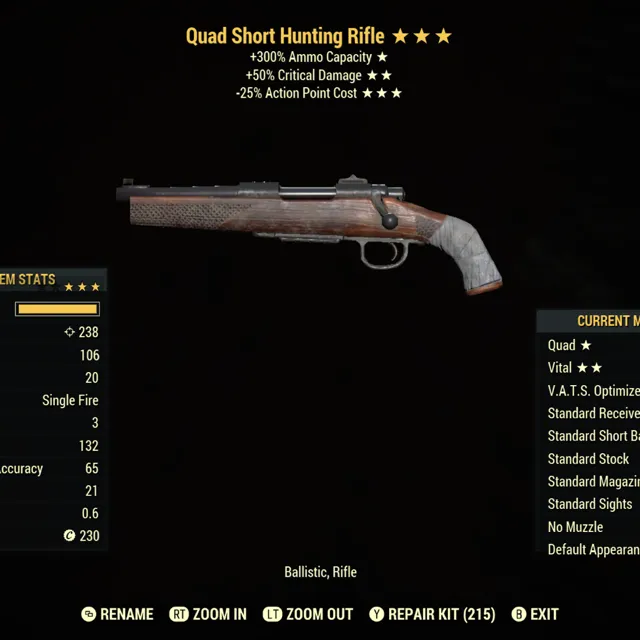Click the Zoom In action
Image resolution: width=640 pixels, height=640 pixels.
209,614
